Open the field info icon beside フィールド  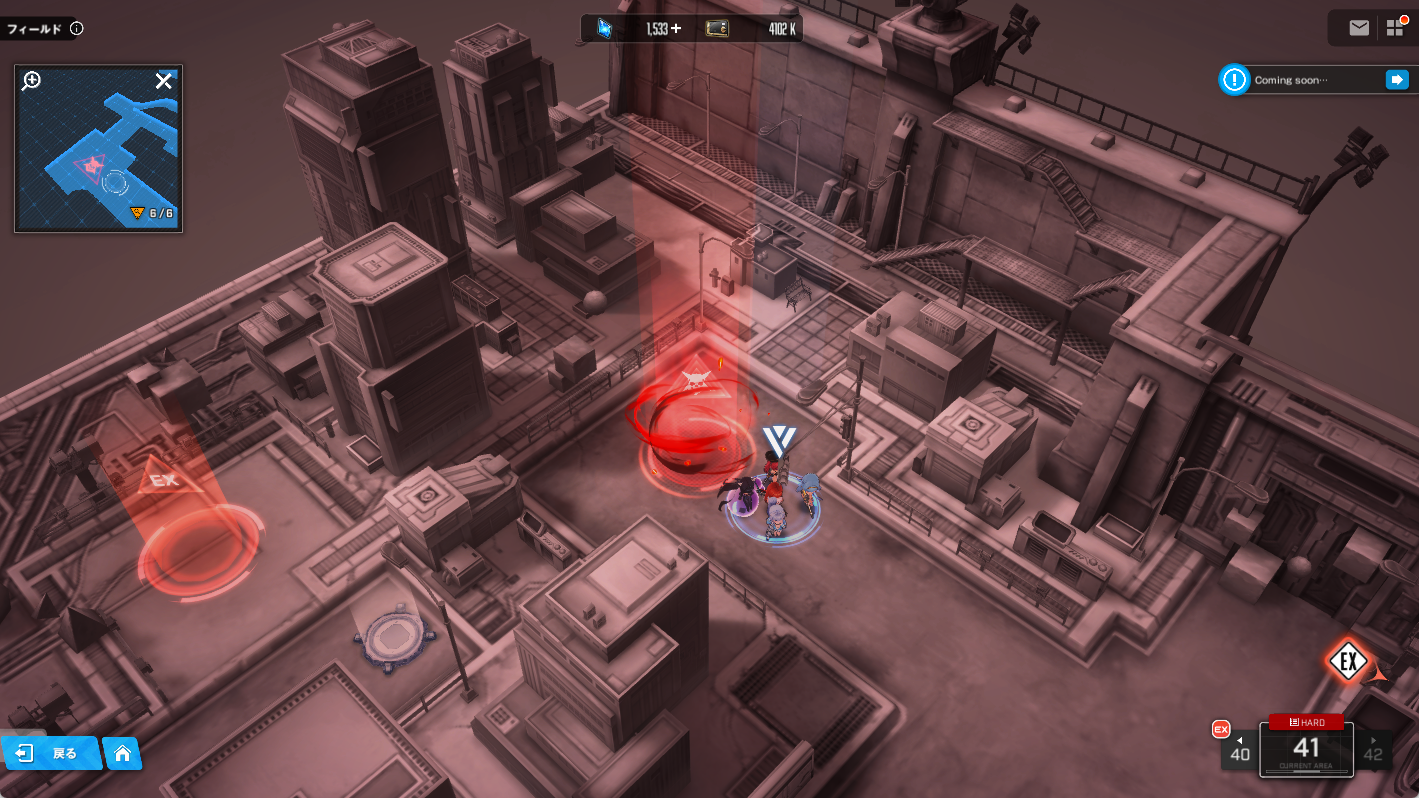[x=77, y=29]
